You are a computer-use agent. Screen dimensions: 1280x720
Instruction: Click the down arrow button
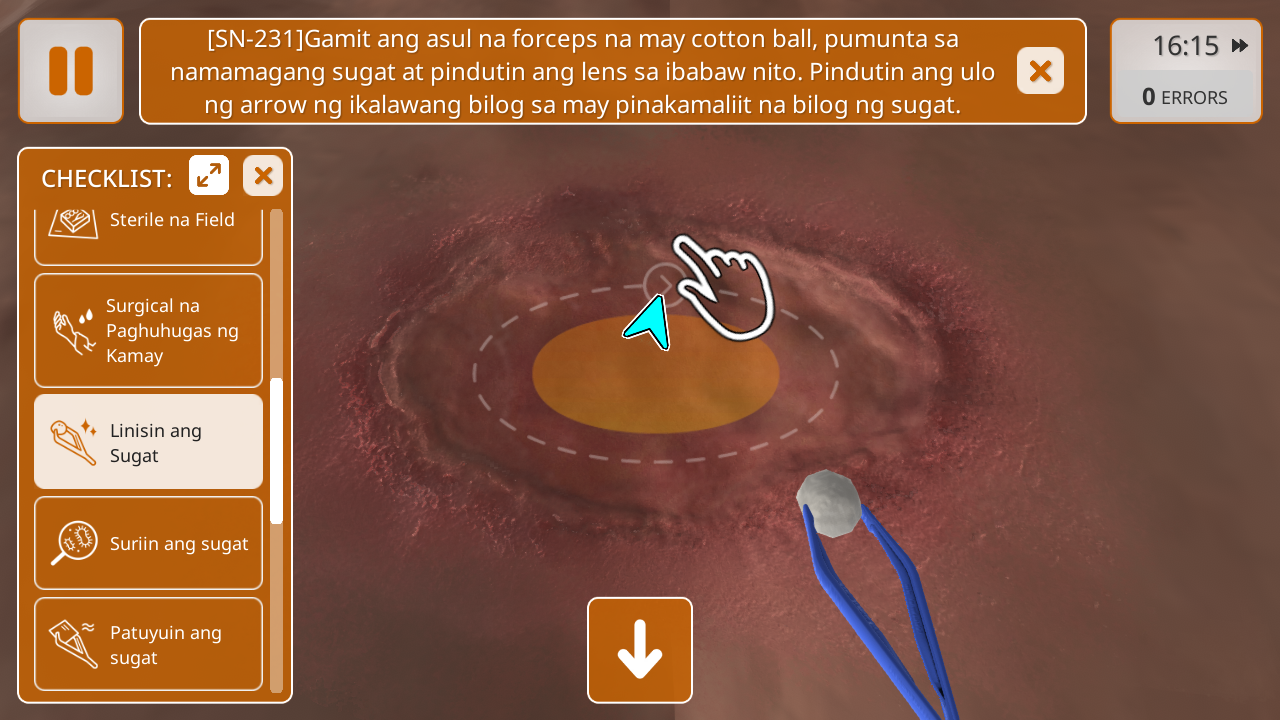pyautogui.click(x=640, y=650)
